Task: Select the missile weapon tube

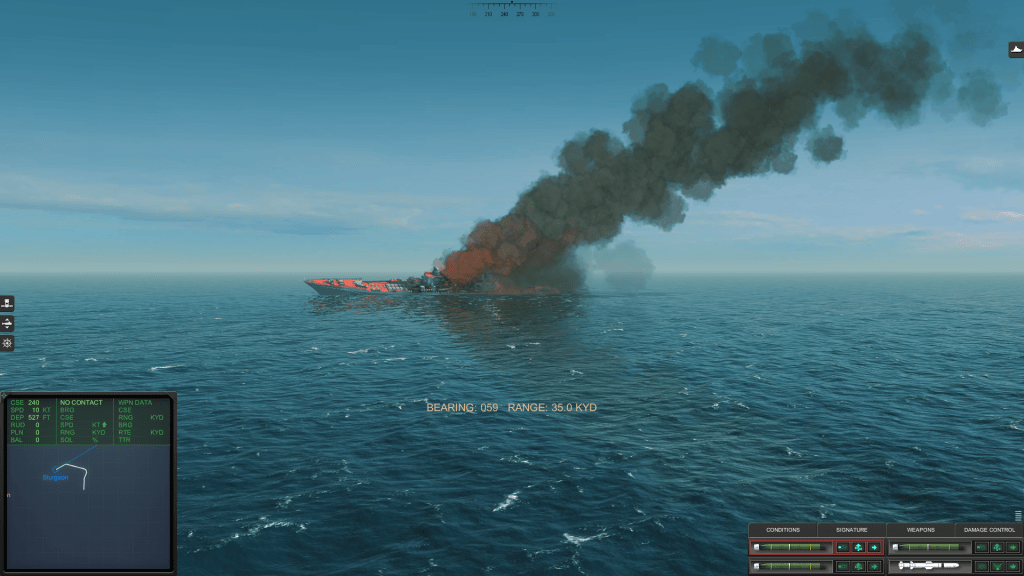Action: pyautogui.click(x=929, y=566)
